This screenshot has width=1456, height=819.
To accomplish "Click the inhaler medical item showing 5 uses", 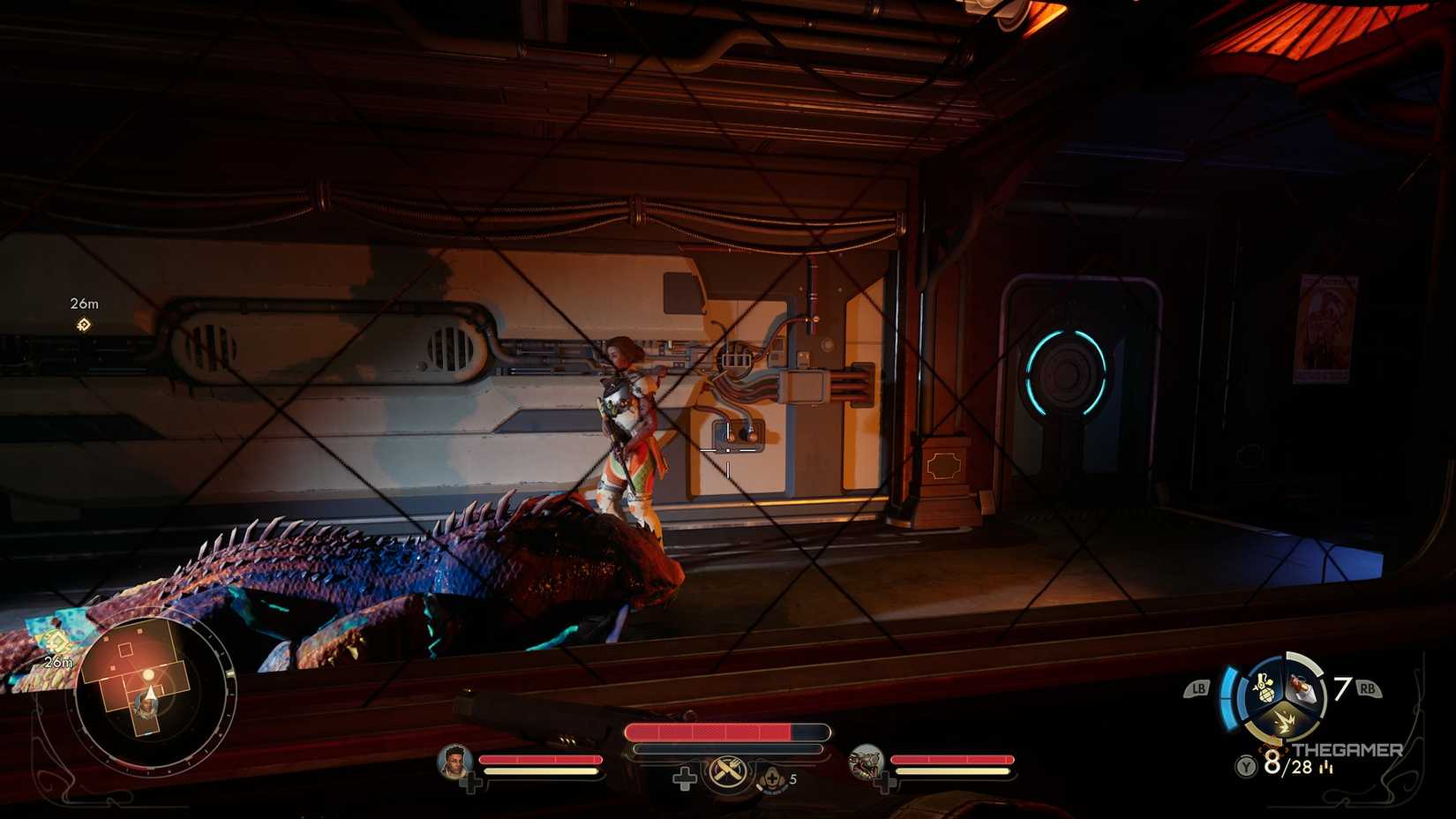I will [772, 778].
